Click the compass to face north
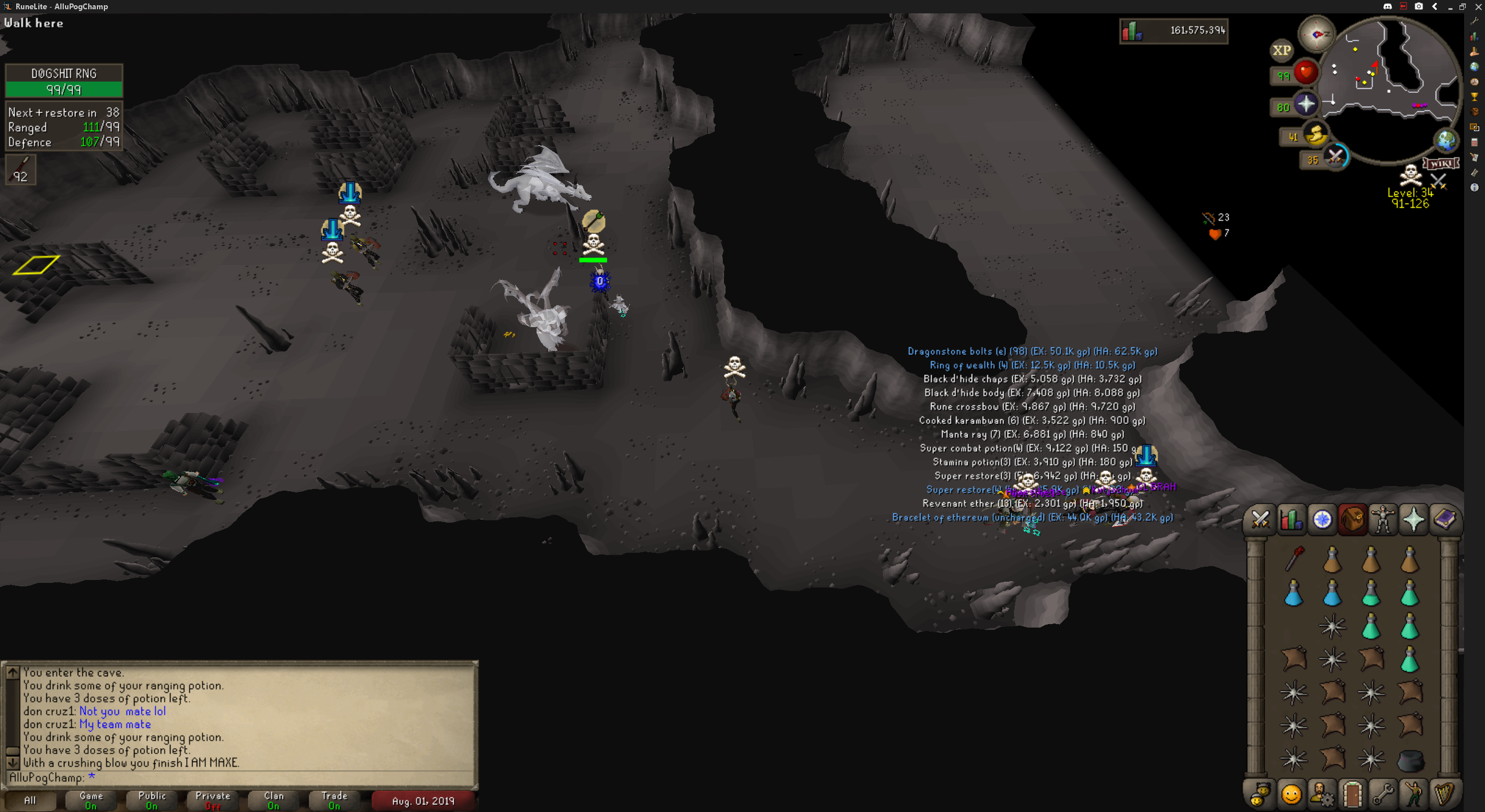Image resolution: width=1485 pixels, height=812 pixels. [x=1316, y=34]
